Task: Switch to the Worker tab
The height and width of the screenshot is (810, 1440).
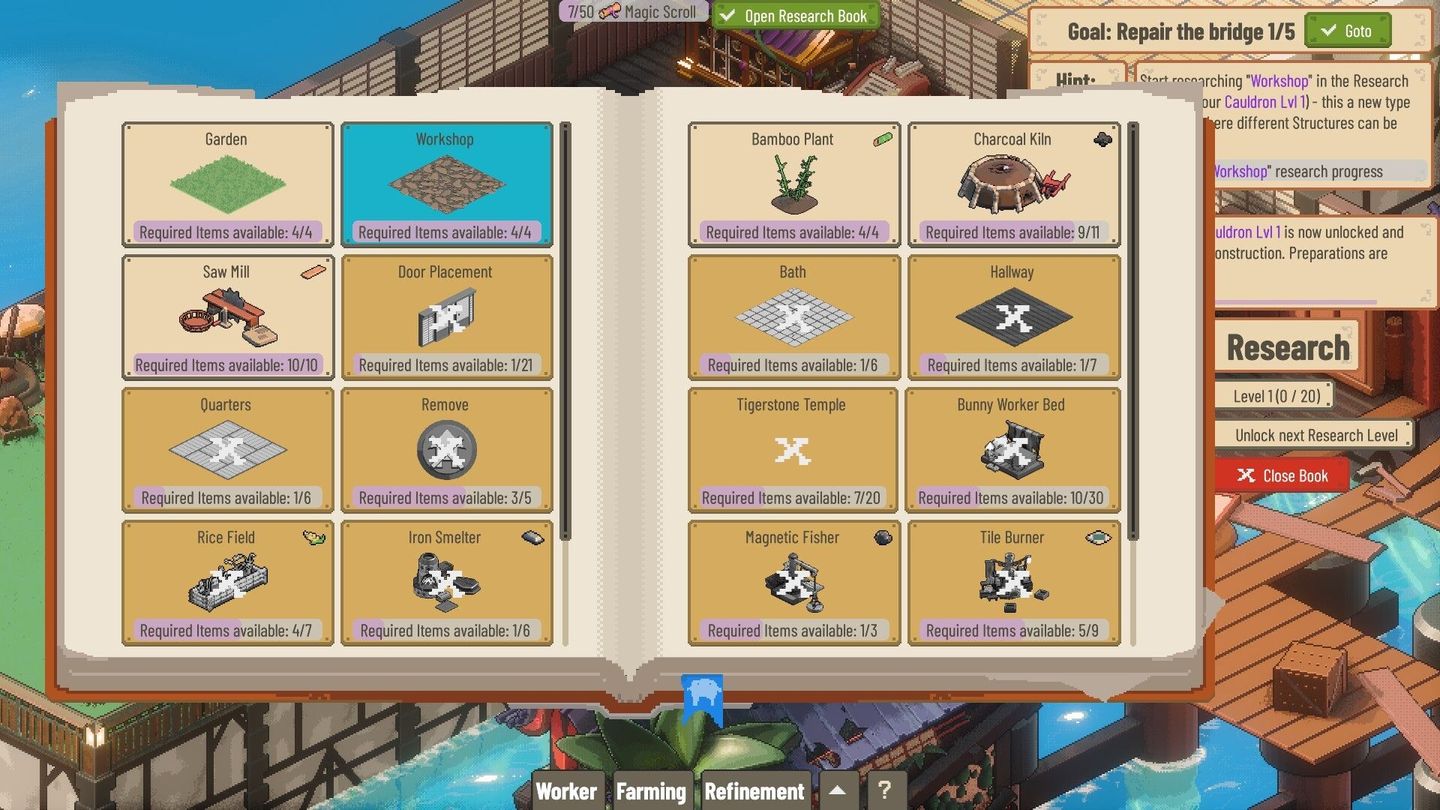Action: [567, 790]
